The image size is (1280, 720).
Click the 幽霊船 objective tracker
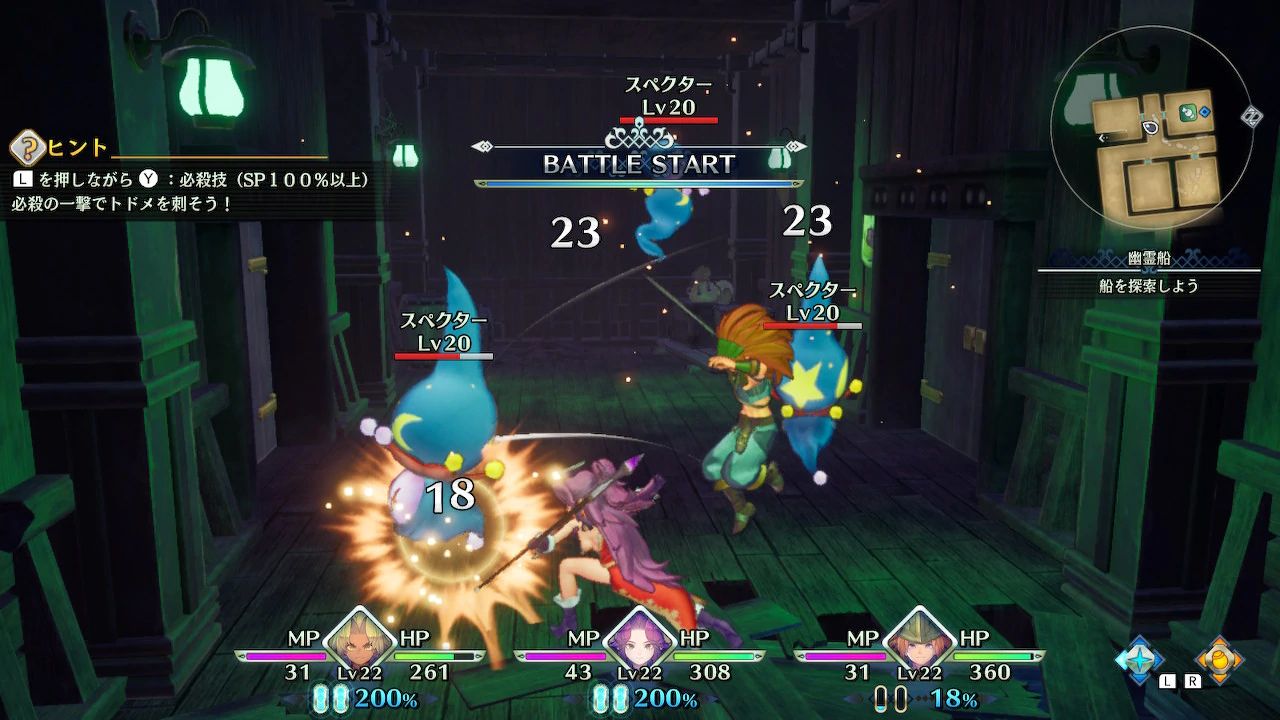coord(1148,271)
